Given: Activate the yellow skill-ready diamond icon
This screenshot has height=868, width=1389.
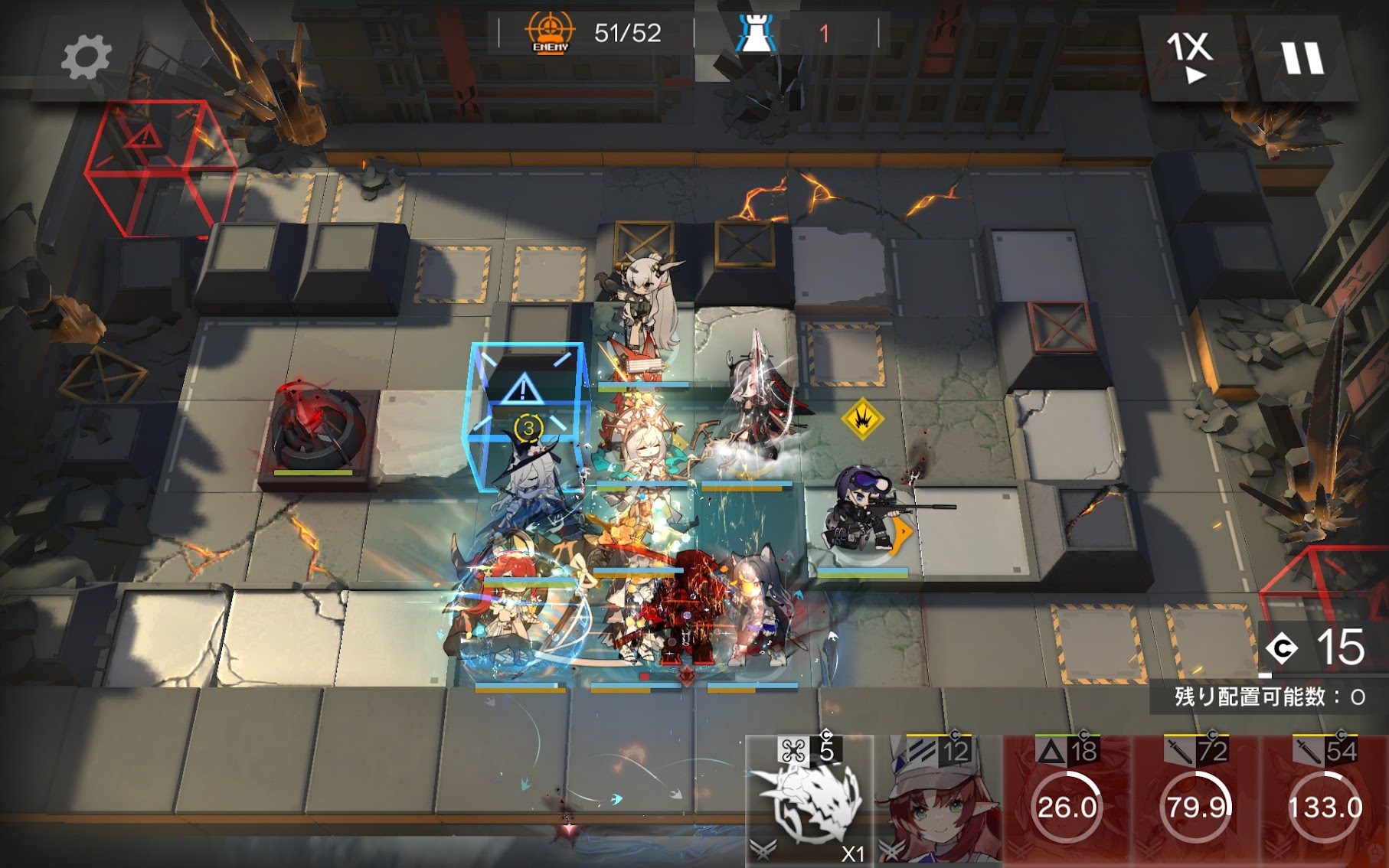Looking at the screenshot, I should coord(863,419).
